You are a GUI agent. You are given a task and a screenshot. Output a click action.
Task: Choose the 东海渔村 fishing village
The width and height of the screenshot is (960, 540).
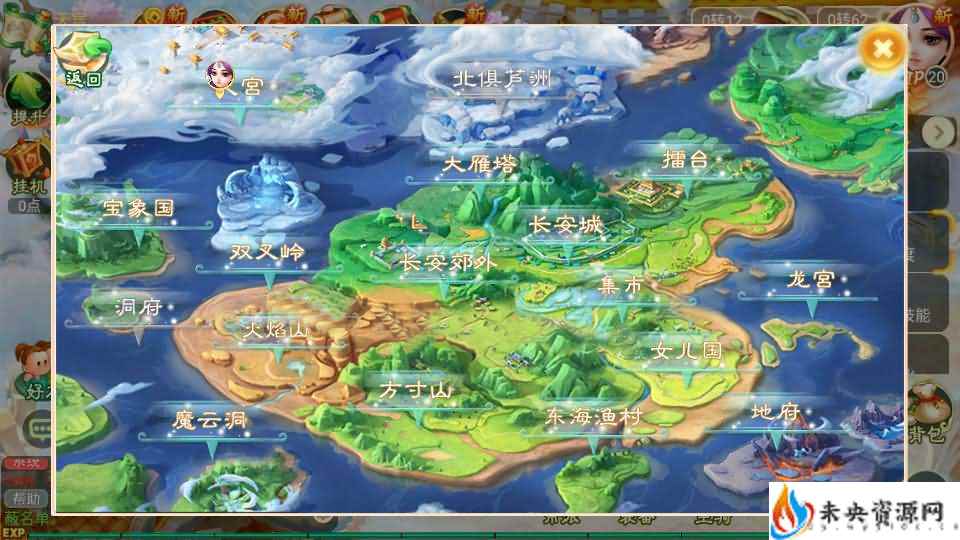[x=593, y=417]
